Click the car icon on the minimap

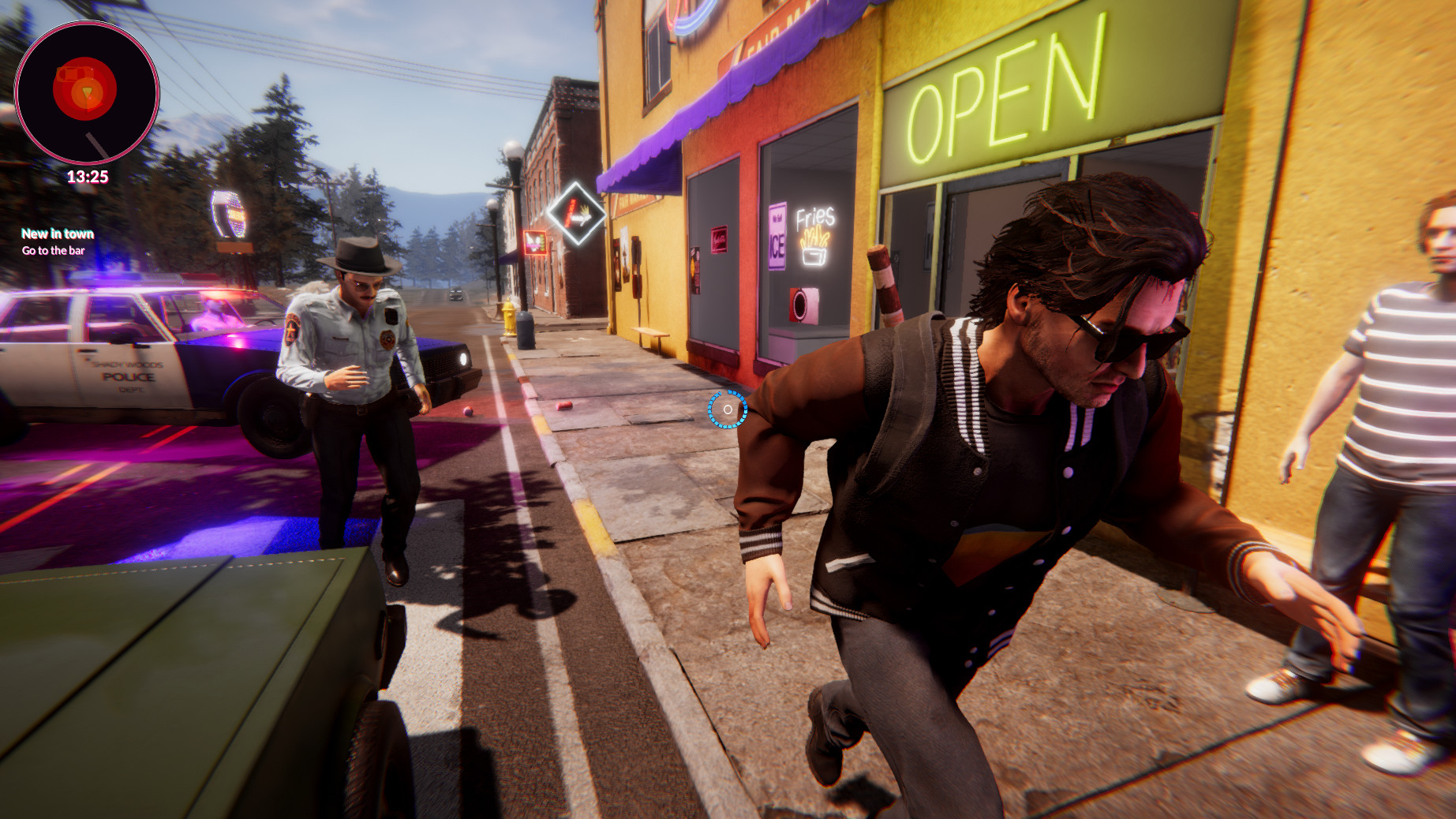(x=75, y=73)
